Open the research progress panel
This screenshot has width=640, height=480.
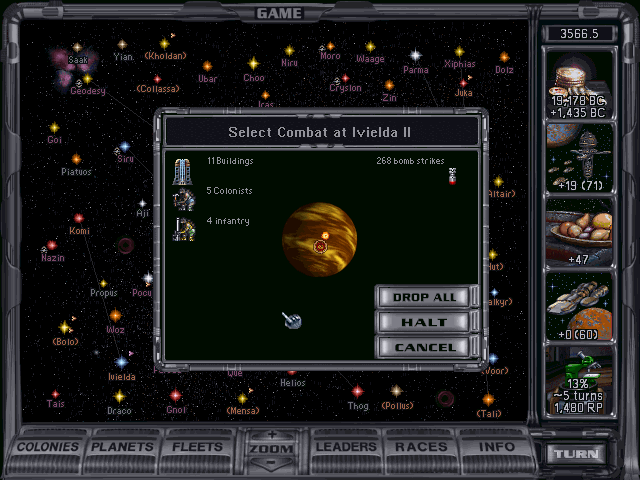tap(577, 382)
